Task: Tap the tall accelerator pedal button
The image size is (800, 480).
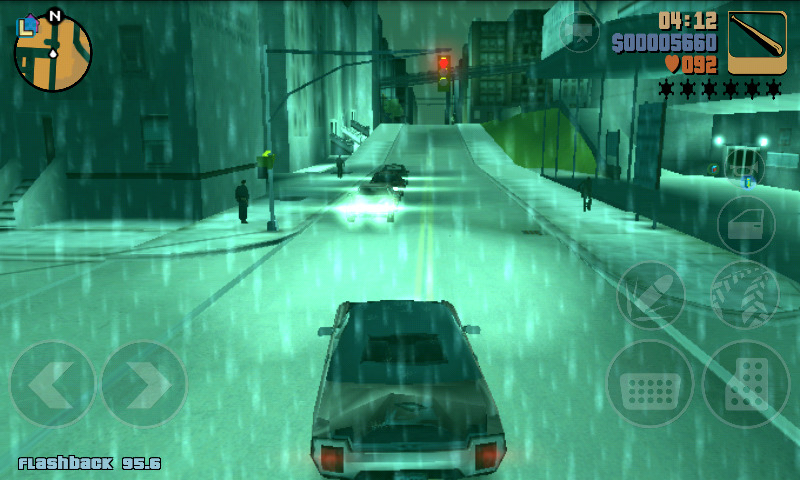Action: pos(746,385)
